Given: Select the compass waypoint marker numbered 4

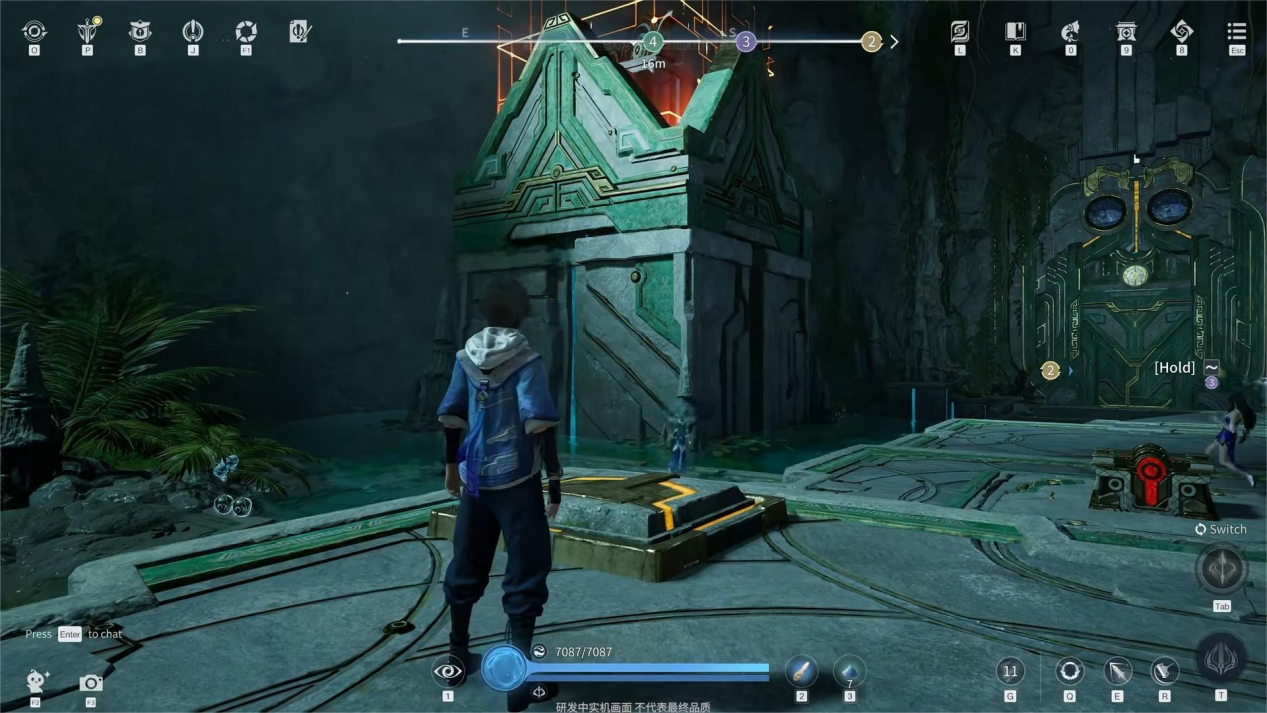Looking at the screenshot, I should pos(653,42).
